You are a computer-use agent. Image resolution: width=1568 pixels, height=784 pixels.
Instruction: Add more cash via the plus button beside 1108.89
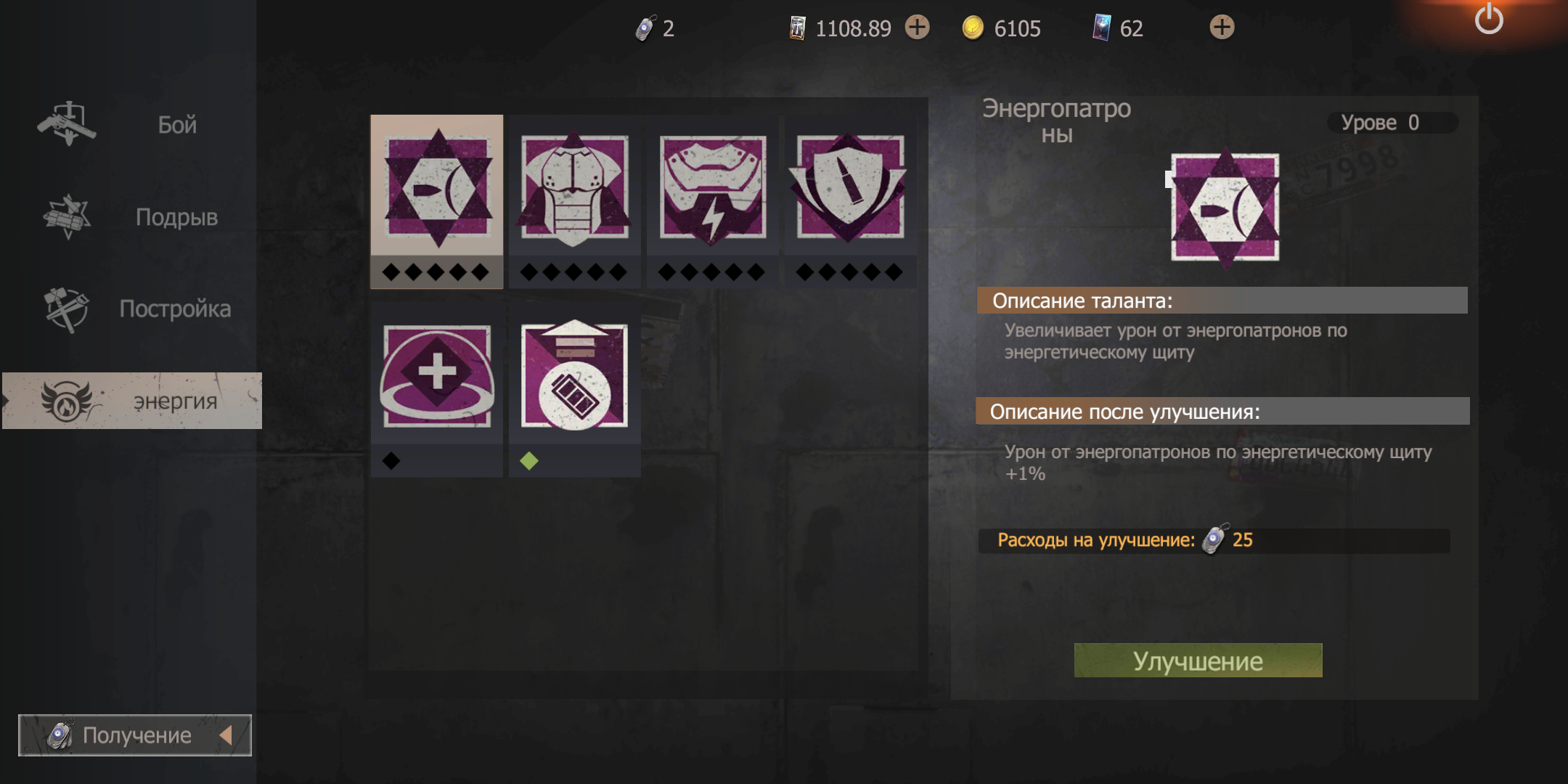point(917,28)
